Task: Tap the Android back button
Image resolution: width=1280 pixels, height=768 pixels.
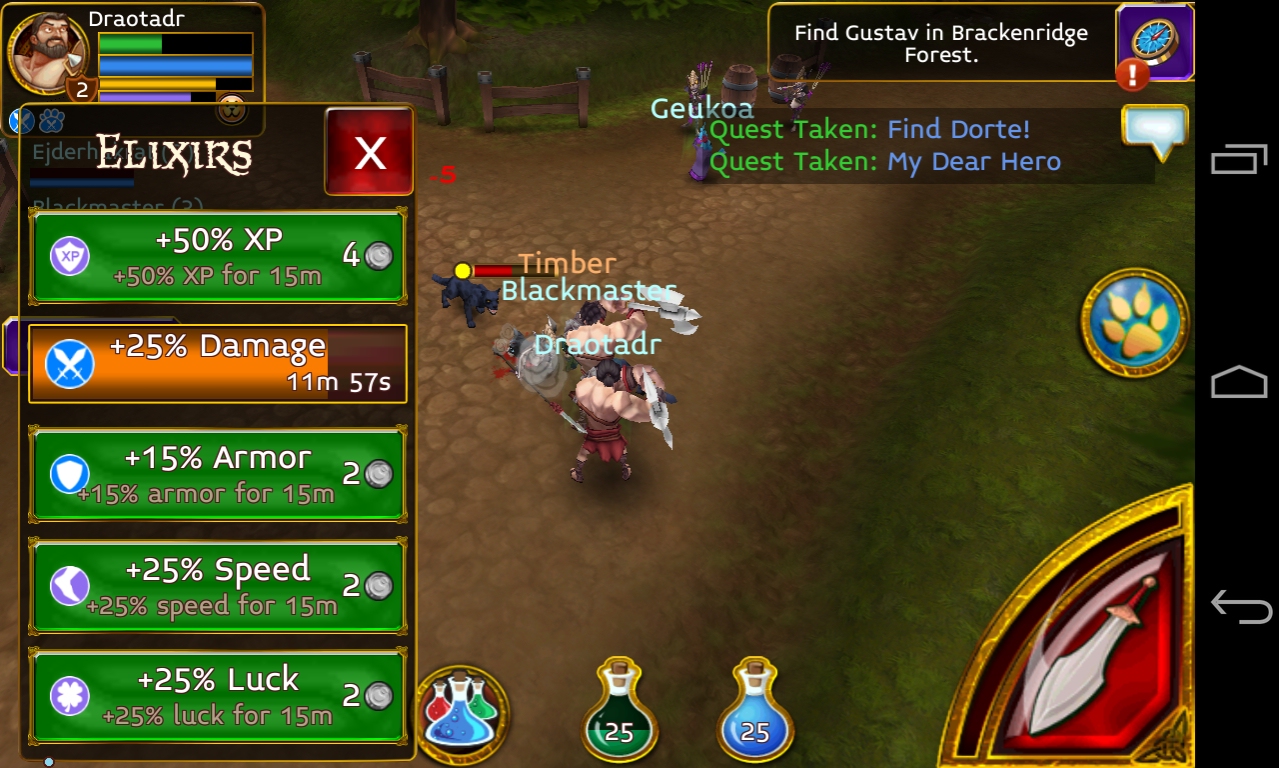Action: coord(1240,606)
